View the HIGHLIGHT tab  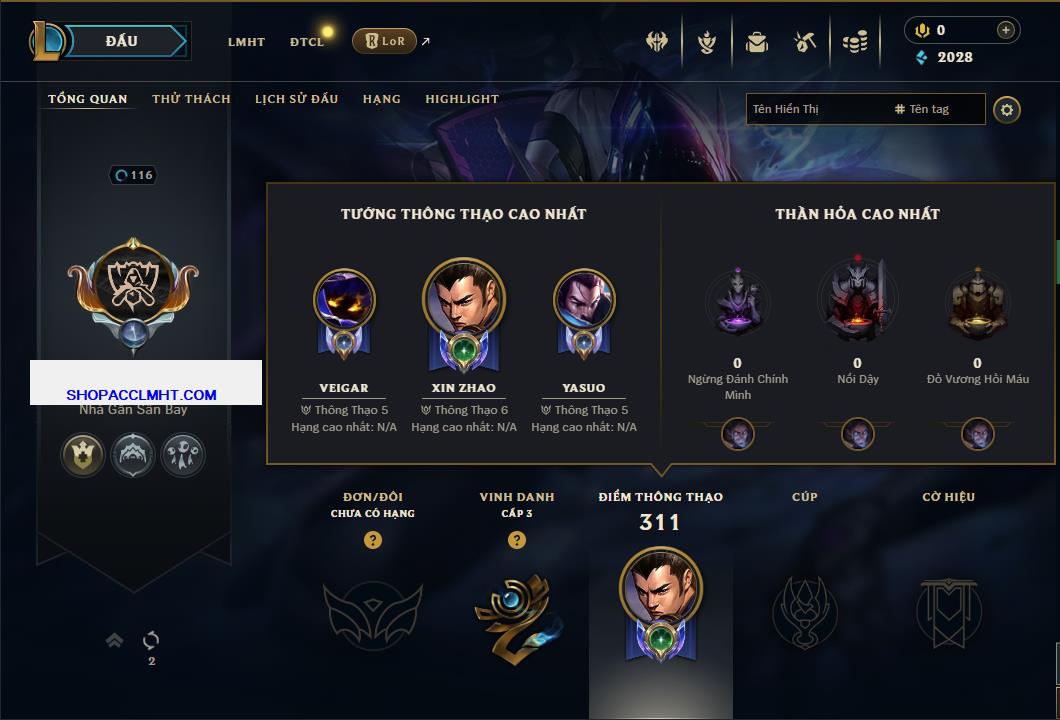pos(461,99)
